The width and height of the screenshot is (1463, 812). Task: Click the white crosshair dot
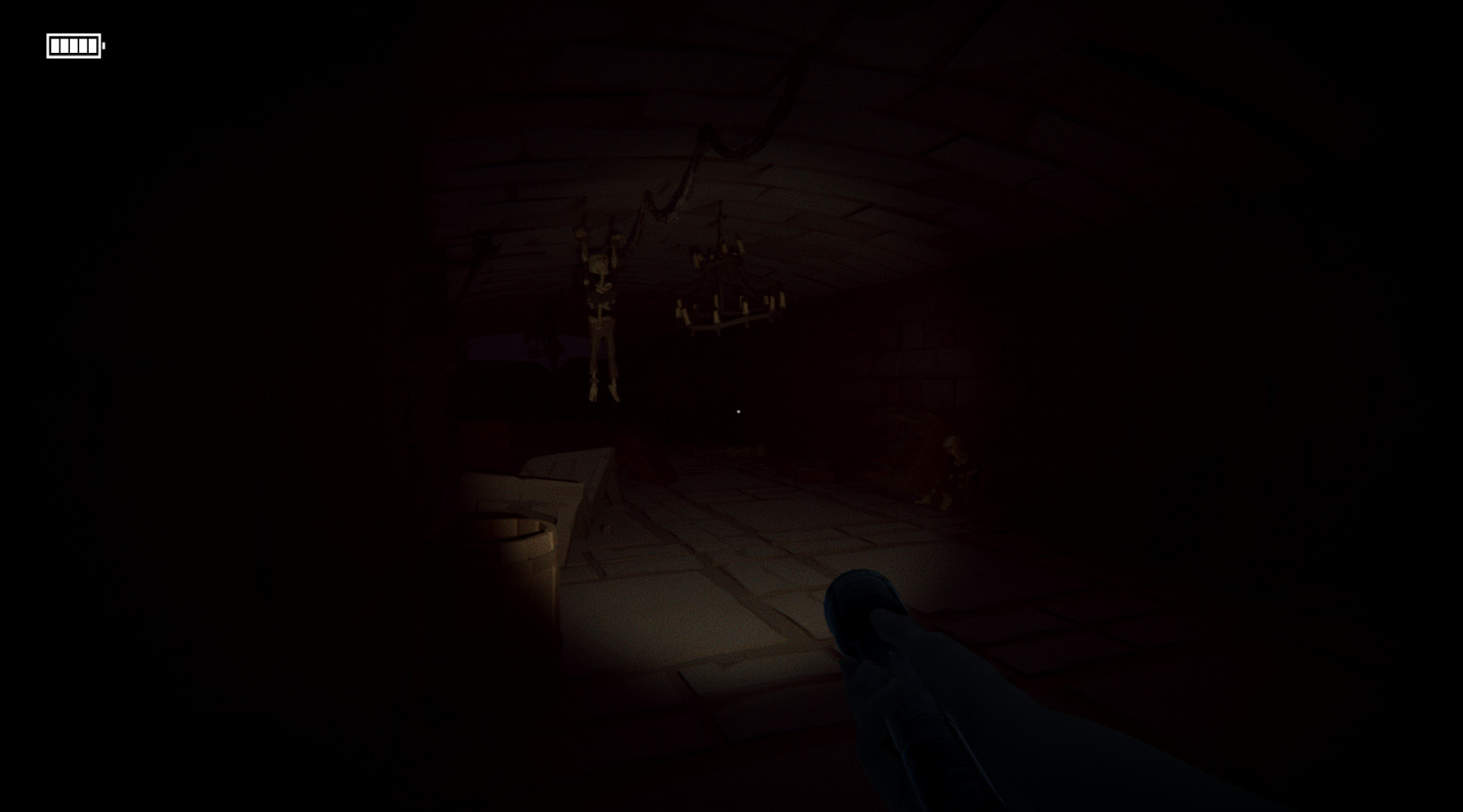(739, 412)
